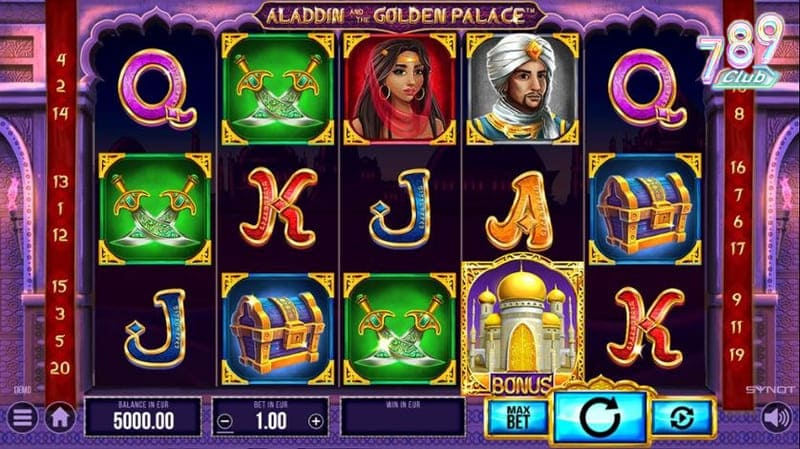The height and width of the screenshot is (449, 800).
Task: Select payline number 14 marker
Action: [x=60, y=114]
